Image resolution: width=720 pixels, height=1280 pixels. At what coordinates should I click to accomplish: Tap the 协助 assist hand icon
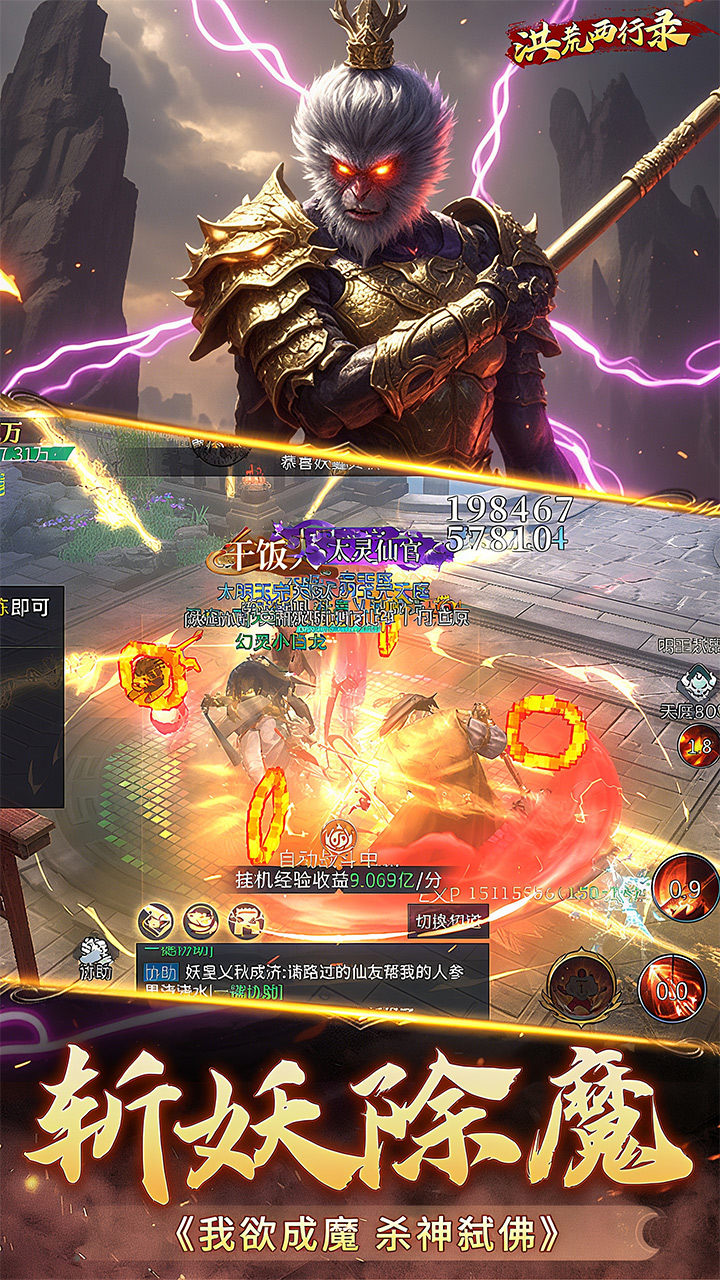pos(97,951)
